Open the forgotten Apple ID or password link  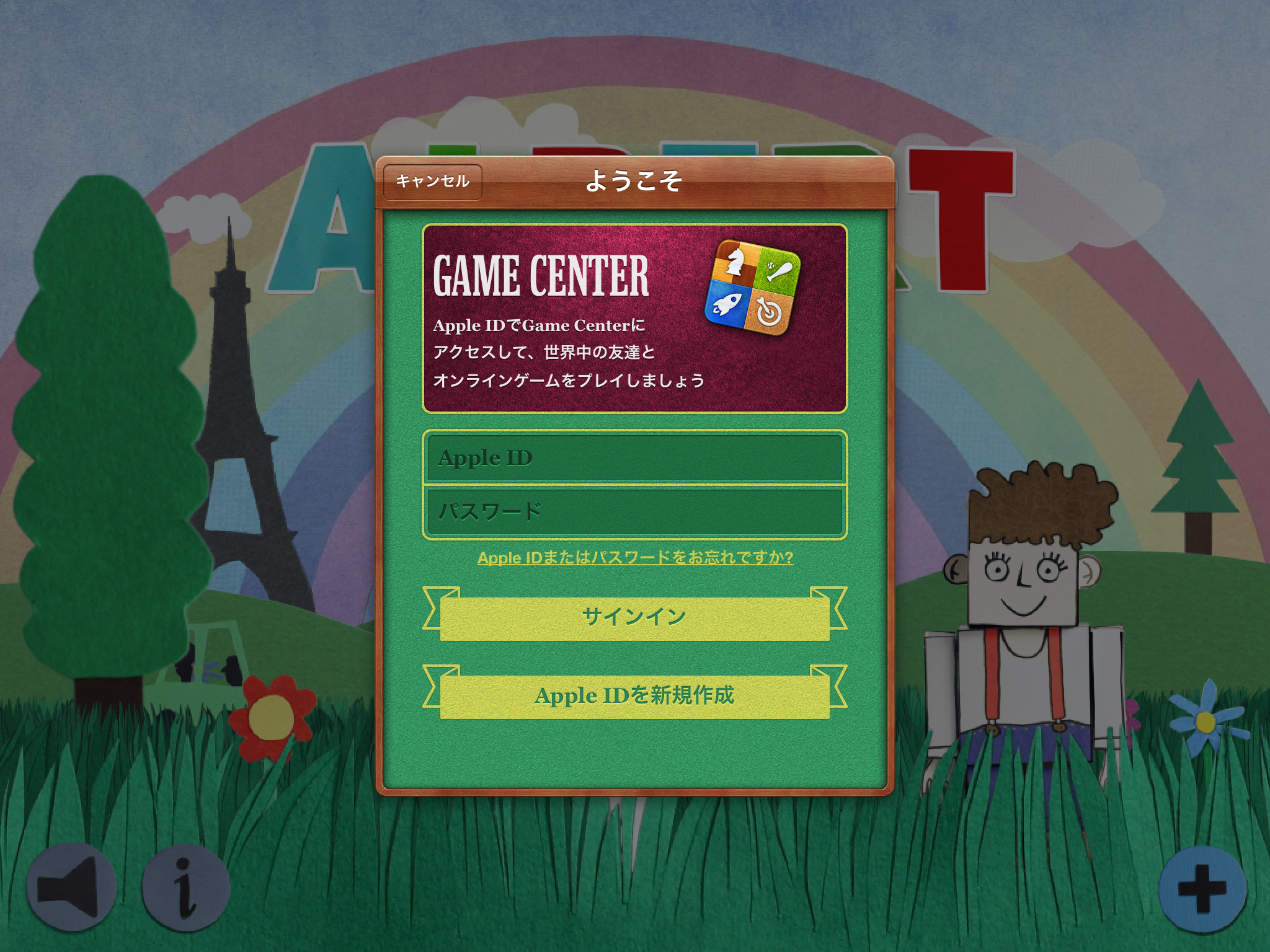635,558
